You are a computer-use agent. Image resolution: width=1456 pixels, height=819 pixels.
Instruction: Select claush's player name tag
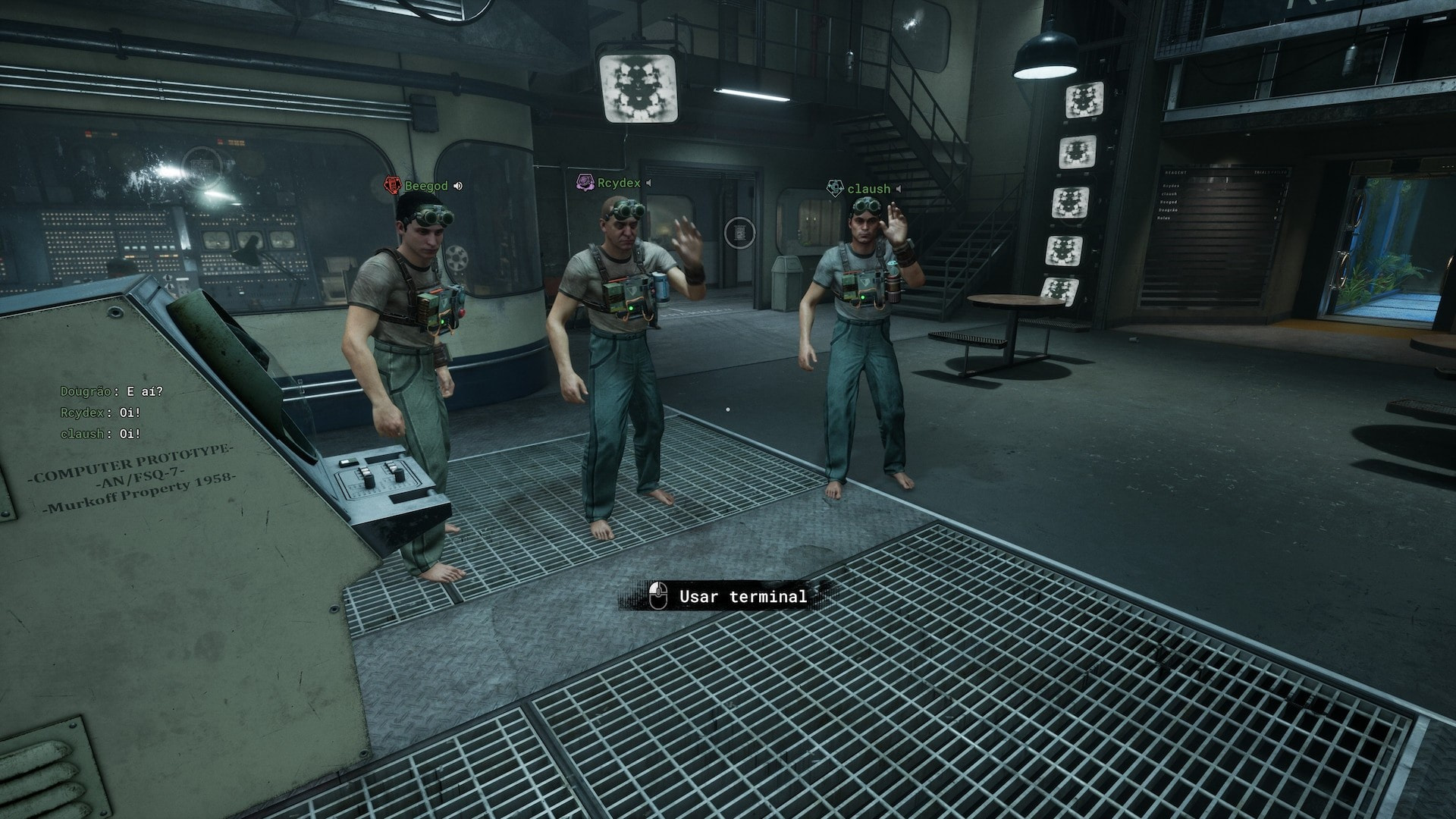pyautogui.click(x=868, y=189)
